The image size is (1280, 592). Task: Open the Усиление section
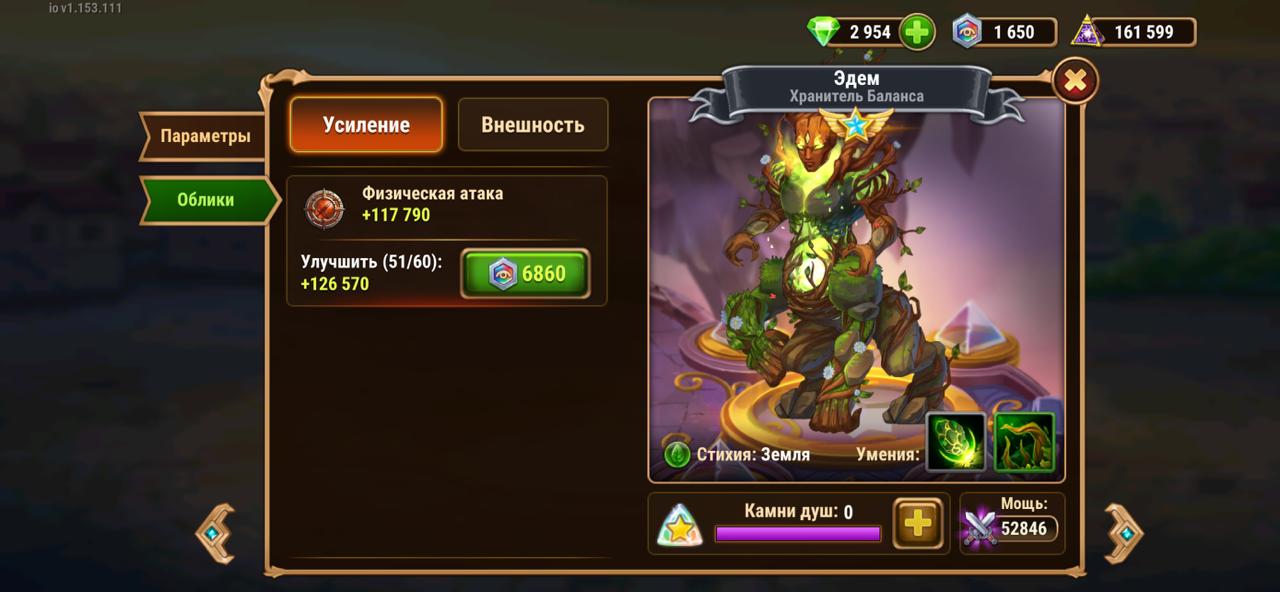[366, 125]
